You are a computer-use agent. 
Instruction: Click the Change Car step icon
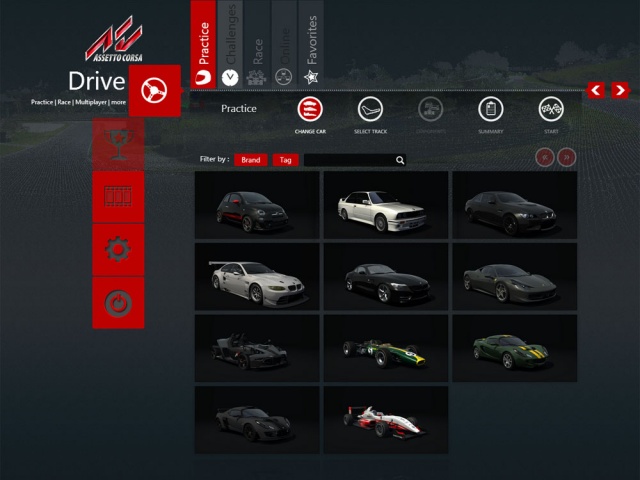tap(310, 110)
